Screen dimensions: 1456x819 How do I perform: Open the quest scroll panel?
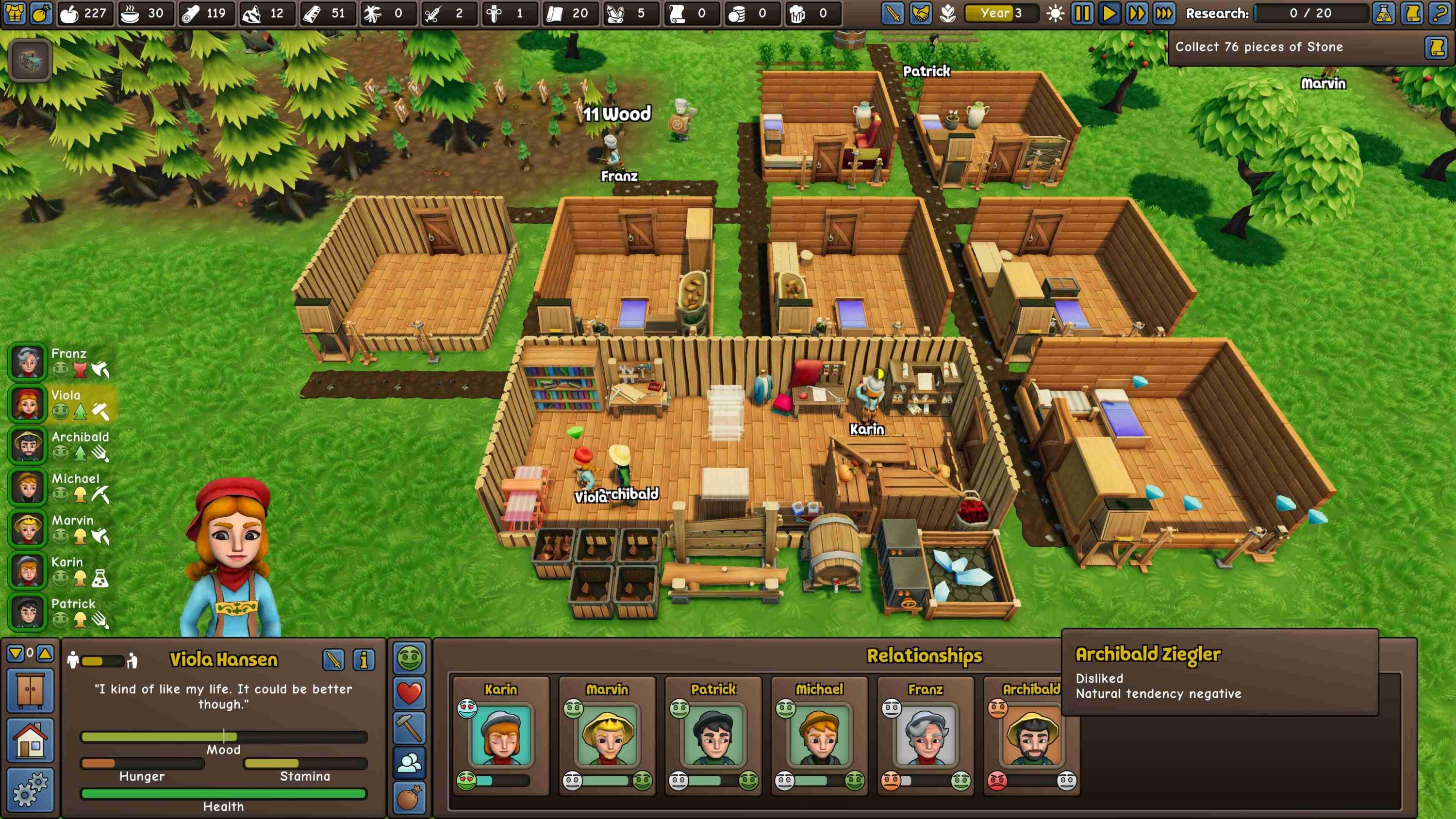pyautogui.click(x=1411, y=13)
